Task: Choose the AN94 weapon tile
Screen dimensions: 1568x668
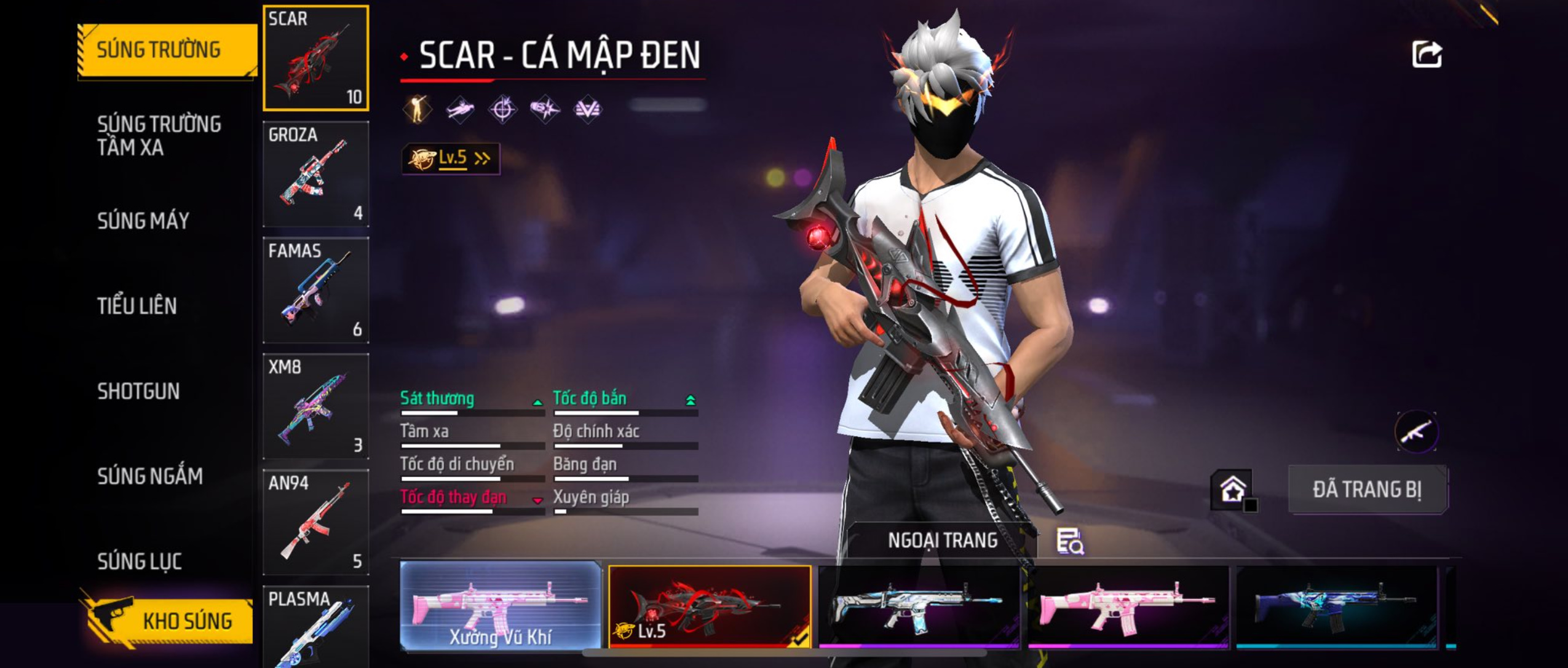Action: click(316, 522)
